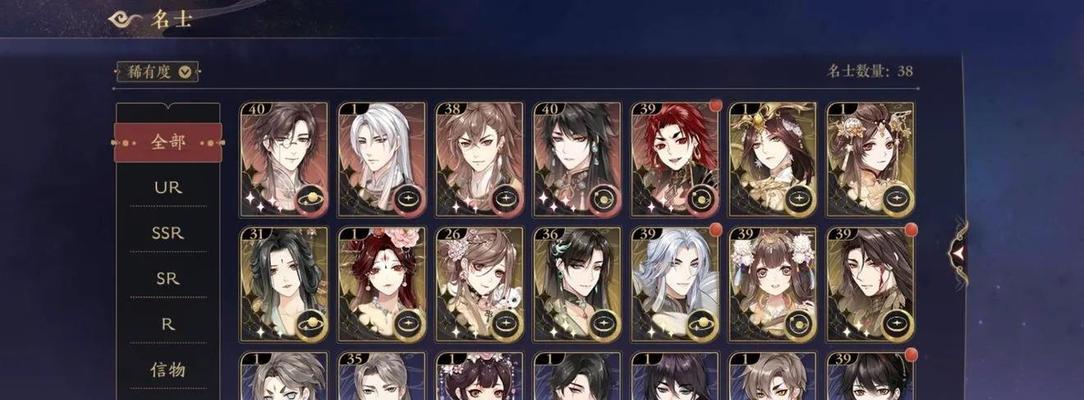
Task: Filter the list by R rarity
Action: coord(168,324)
